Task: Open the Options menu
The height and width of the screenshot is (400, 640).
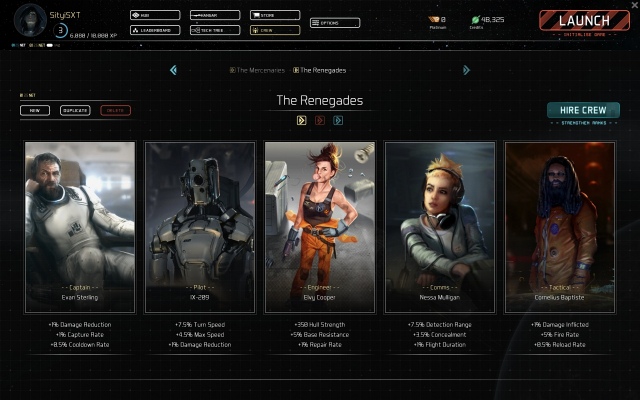Action: [x=335, y=22]
